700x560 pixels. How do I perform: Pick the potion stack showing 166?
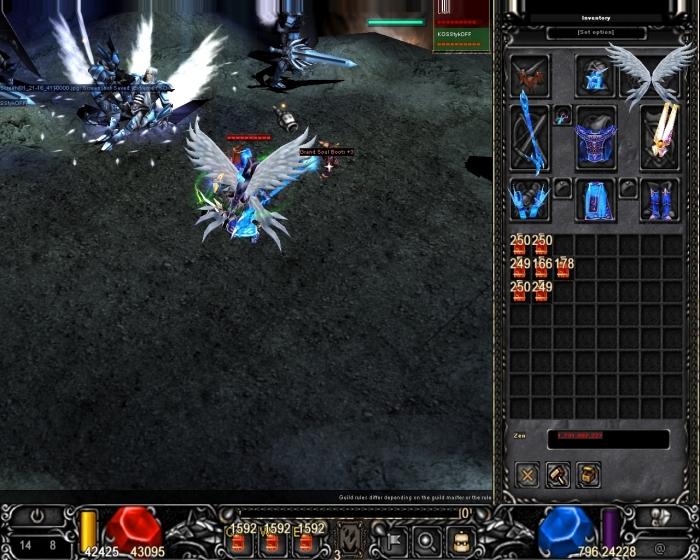pos(541,268)
